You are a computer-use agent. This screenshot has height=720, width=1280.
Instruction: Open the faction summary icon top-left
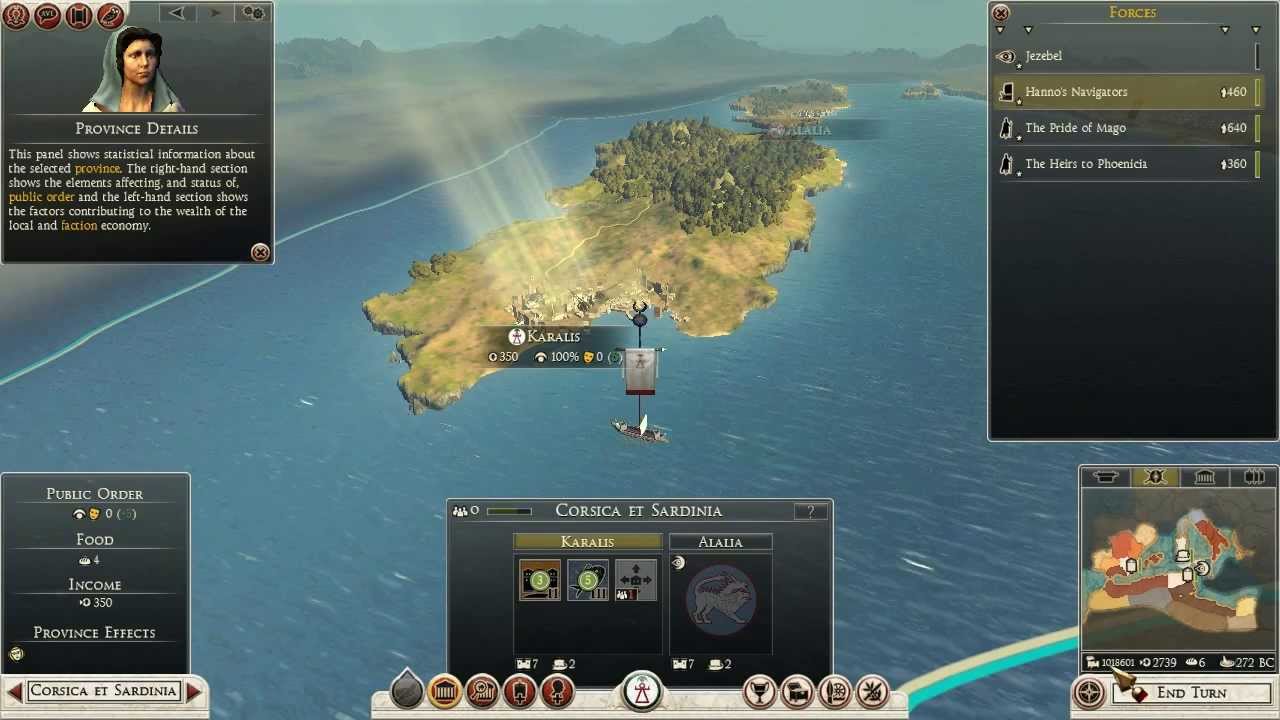[17, 16]
